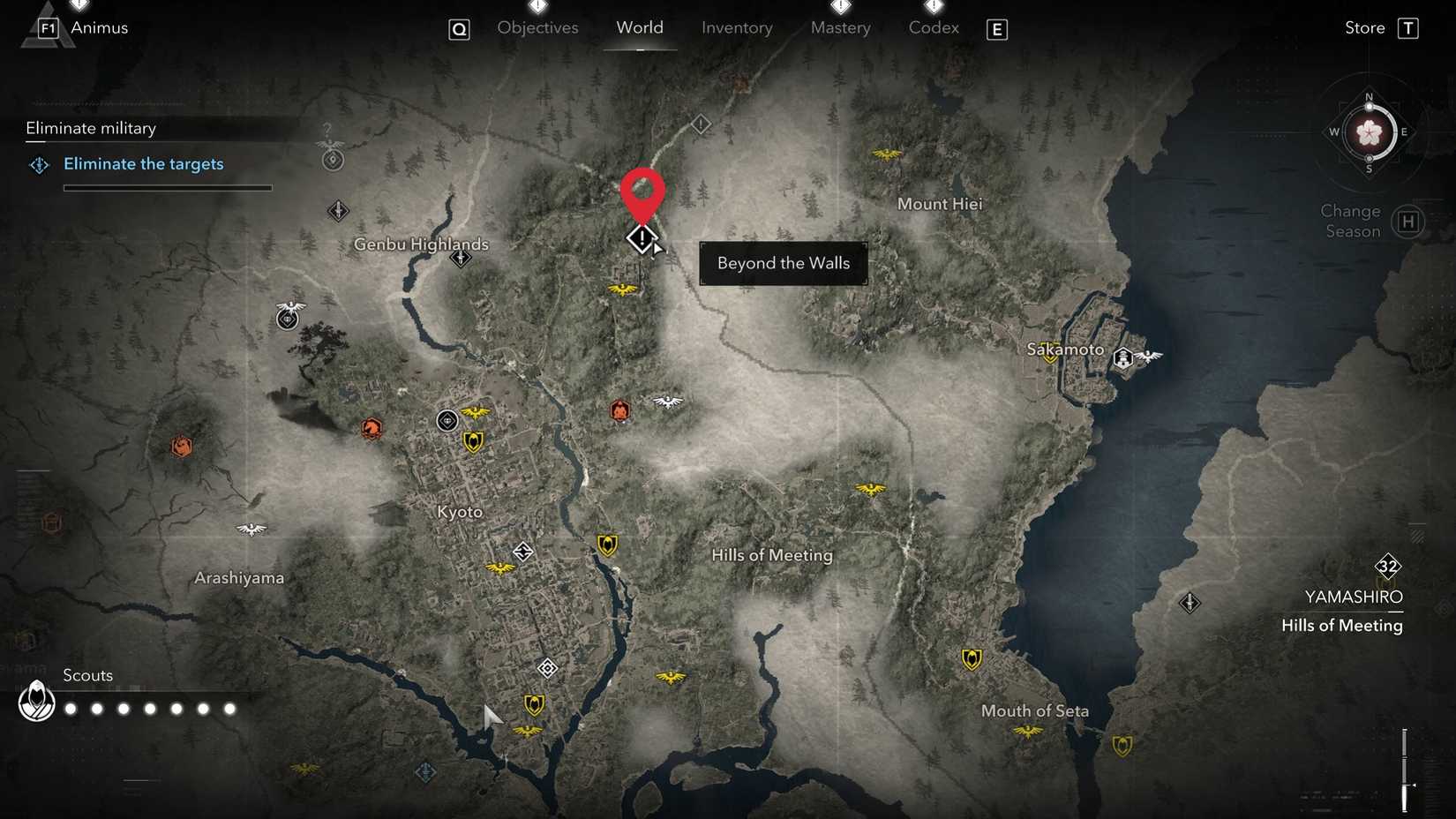The width and height of the screenshot is (1456, 819).
Task: Switch to the Objectives tab
Action: pos(537,27)
